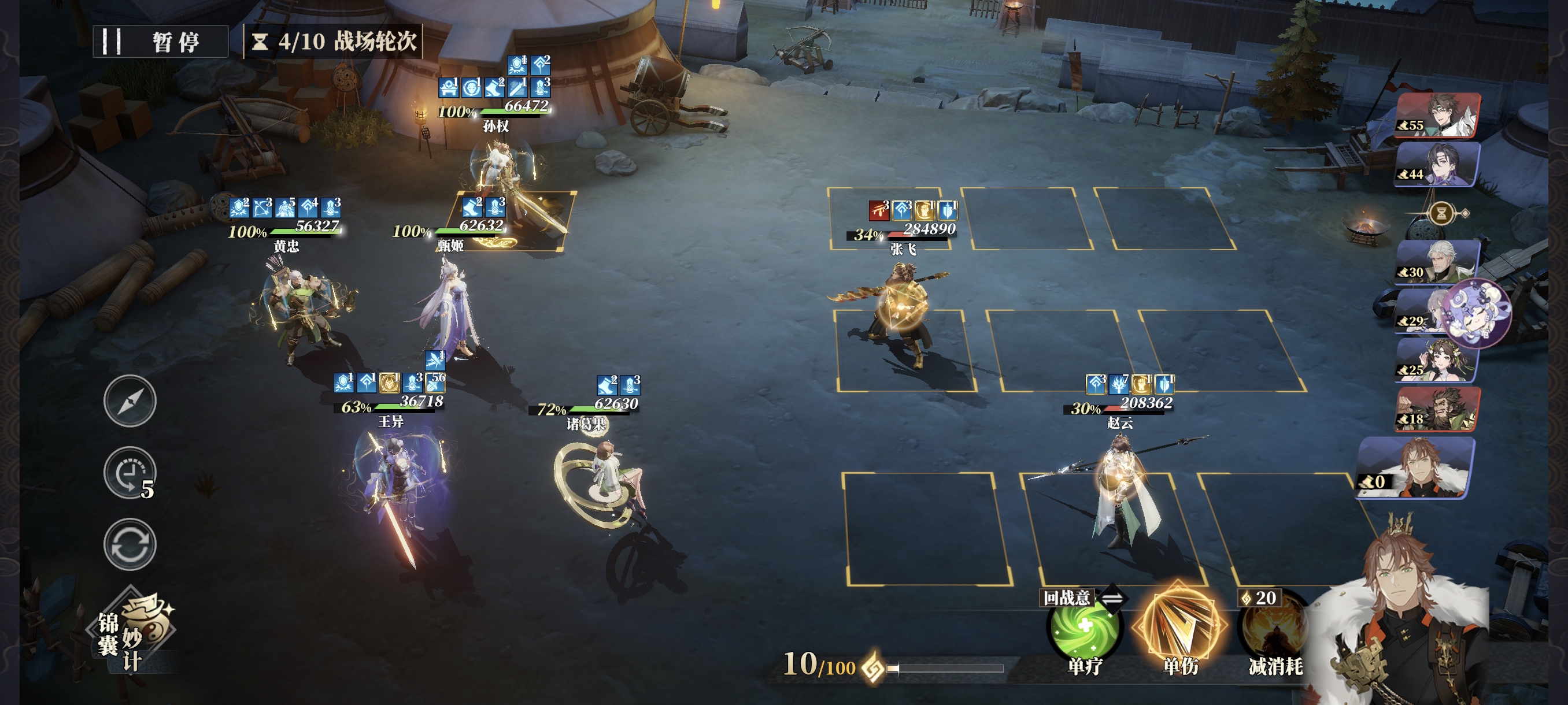Viewport: 1568px width, 705px height.
Task: Click the purple chibi character bubble
Action: tap(1477, 312)
